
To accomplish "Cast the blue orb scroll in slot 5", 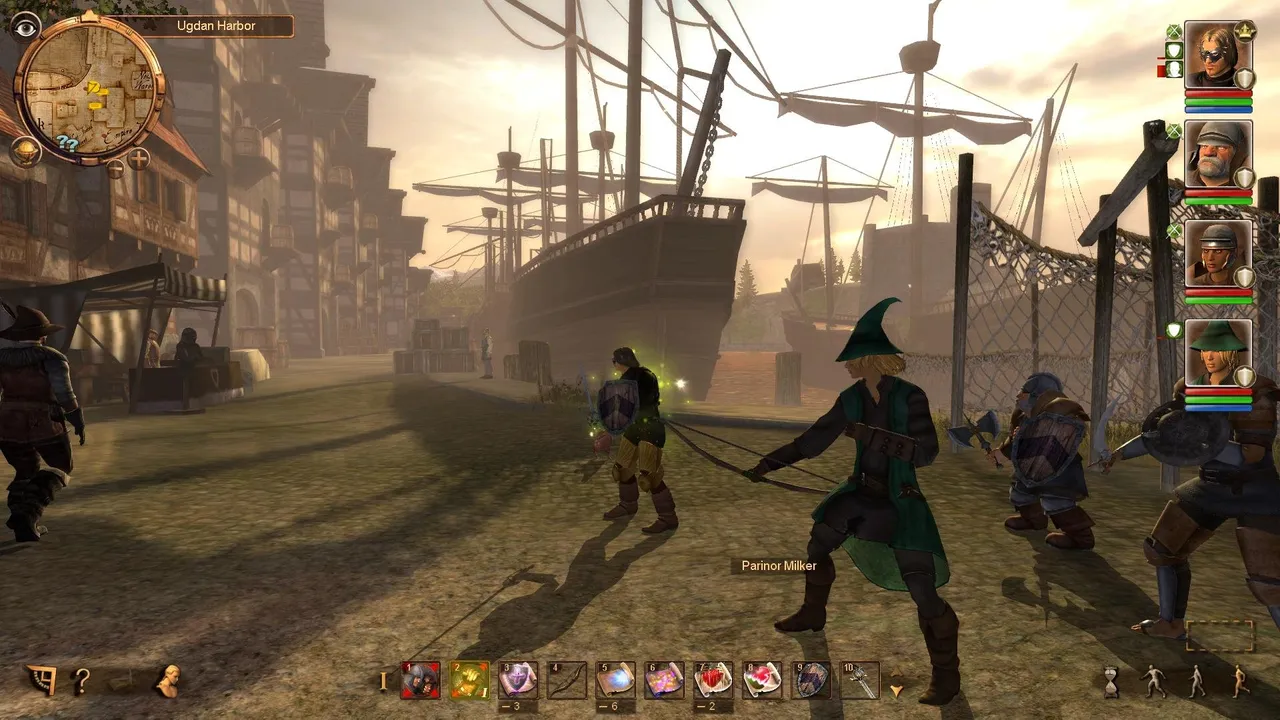I will (616, 680).
